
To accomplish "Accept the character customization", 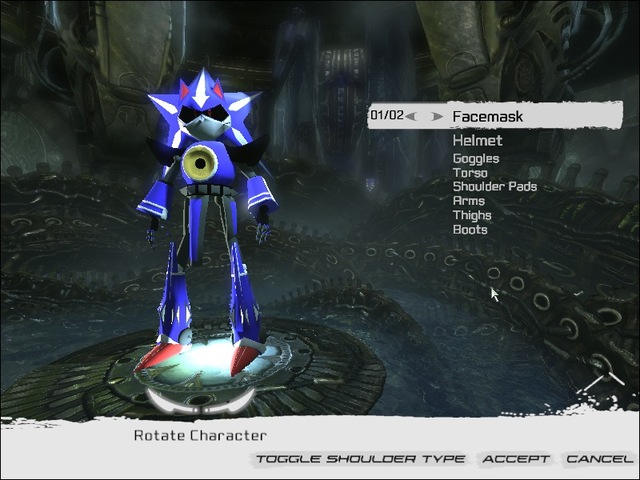I will point(516,459).
